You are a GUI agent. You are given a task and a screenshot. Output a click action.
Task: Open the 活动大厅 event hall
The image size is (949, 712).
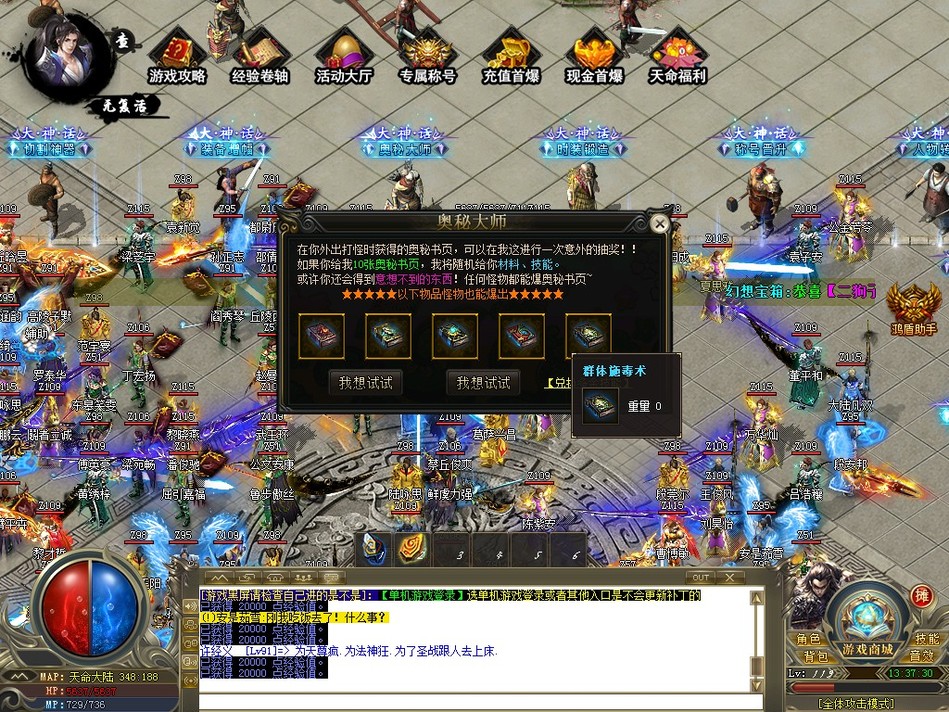pos(343,56)
